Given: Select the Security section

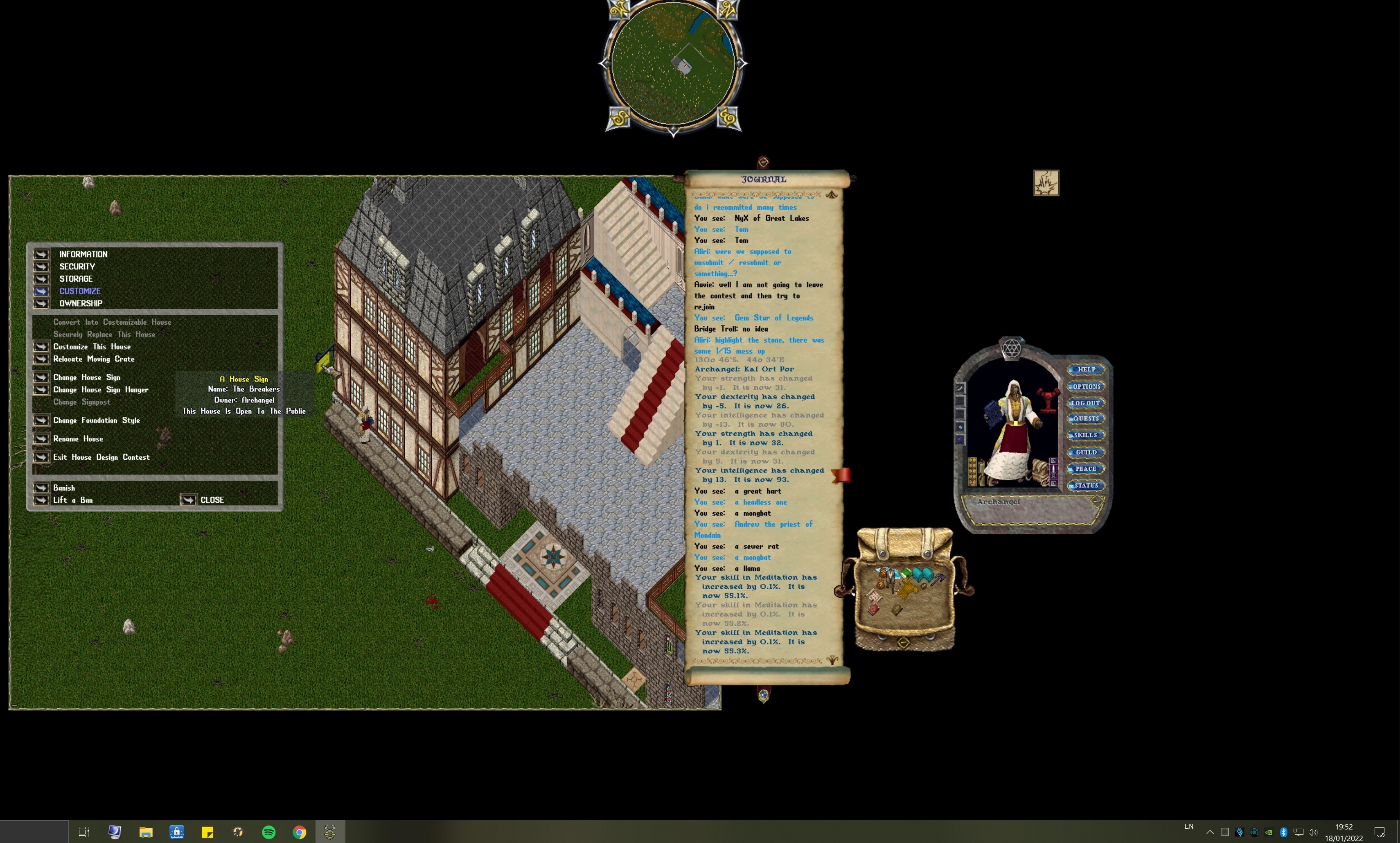Looking at the screenshot, I should 41,267.
